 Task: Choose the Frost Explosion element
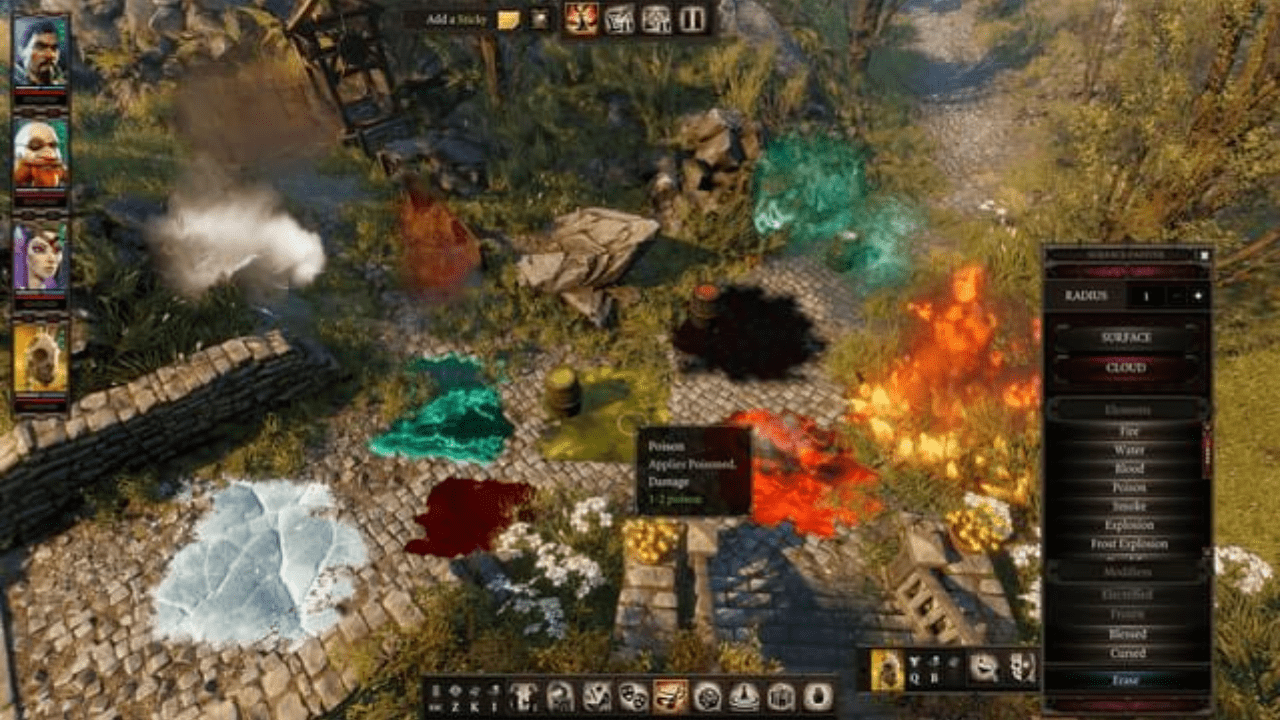click(x=1128, y=544)
